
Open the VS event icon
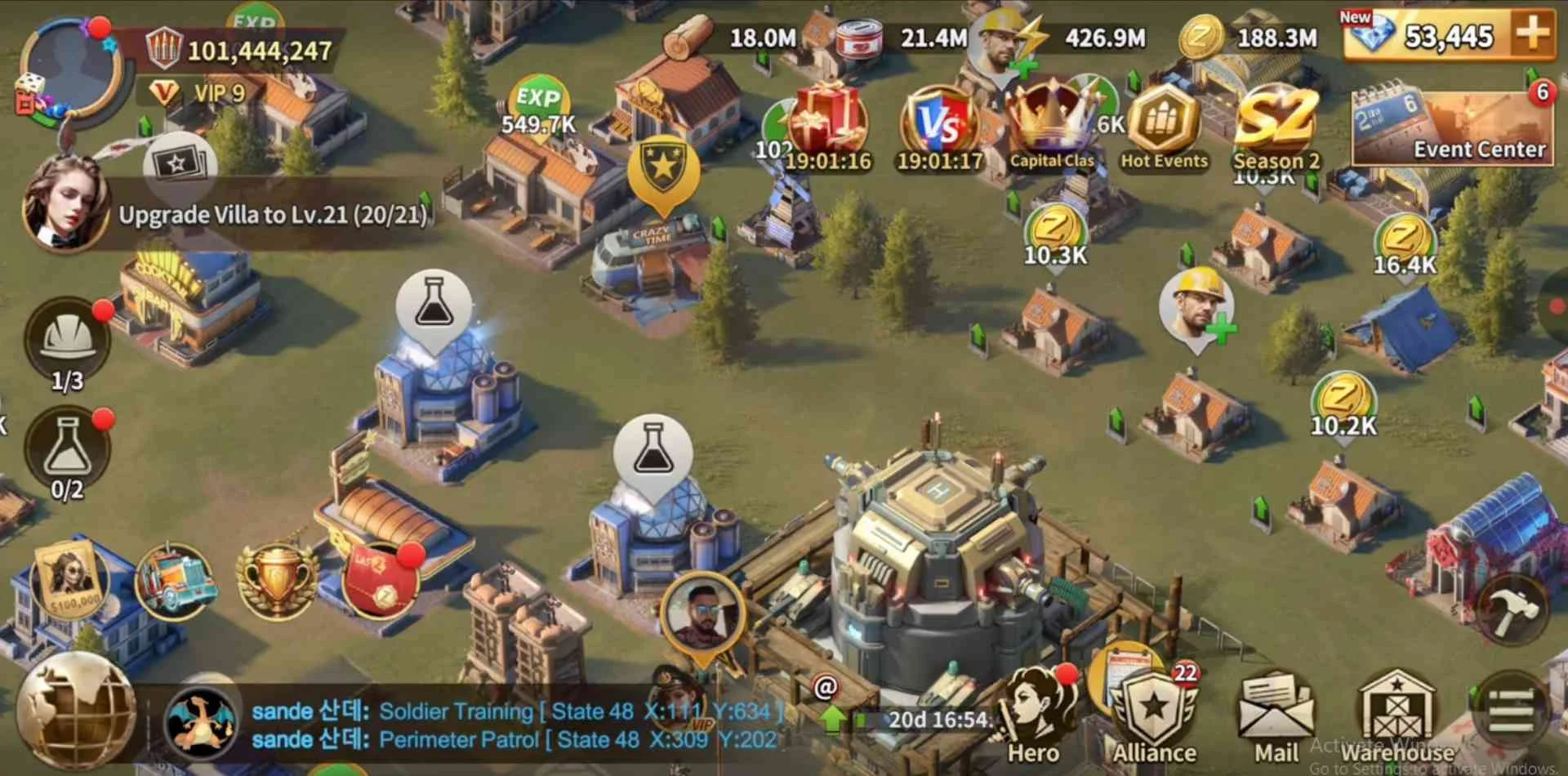tap(939, 127)
